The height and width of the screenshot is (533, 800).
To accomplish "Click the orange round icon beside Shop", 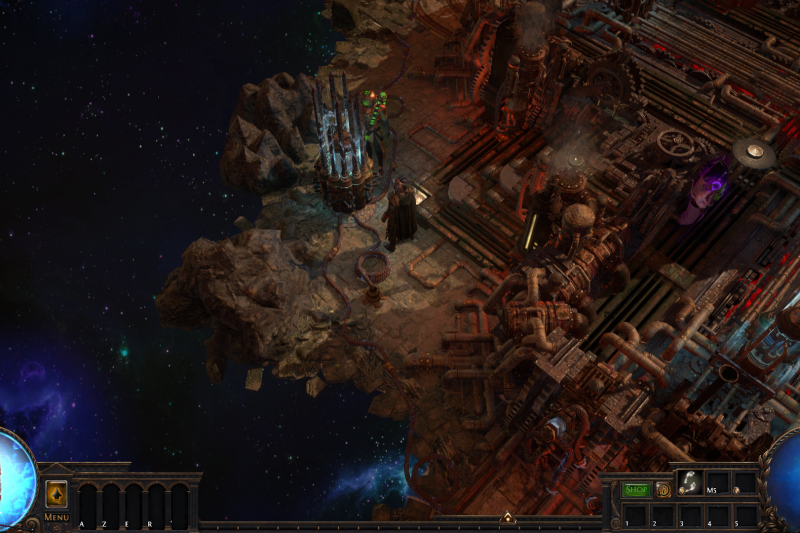I will tap(662, 490).
